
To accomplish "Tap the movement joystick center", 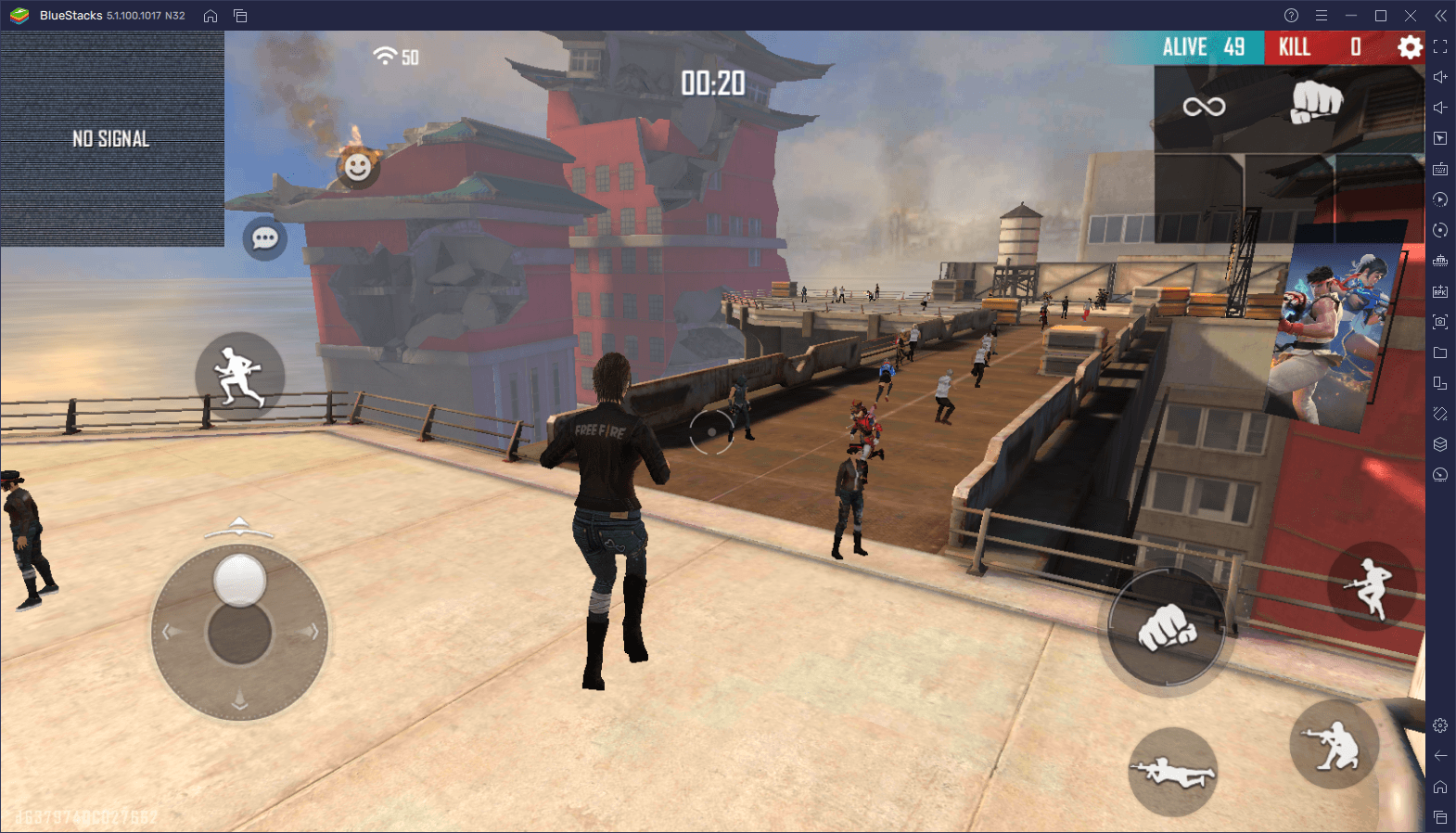I will click(x=239, y=633).
